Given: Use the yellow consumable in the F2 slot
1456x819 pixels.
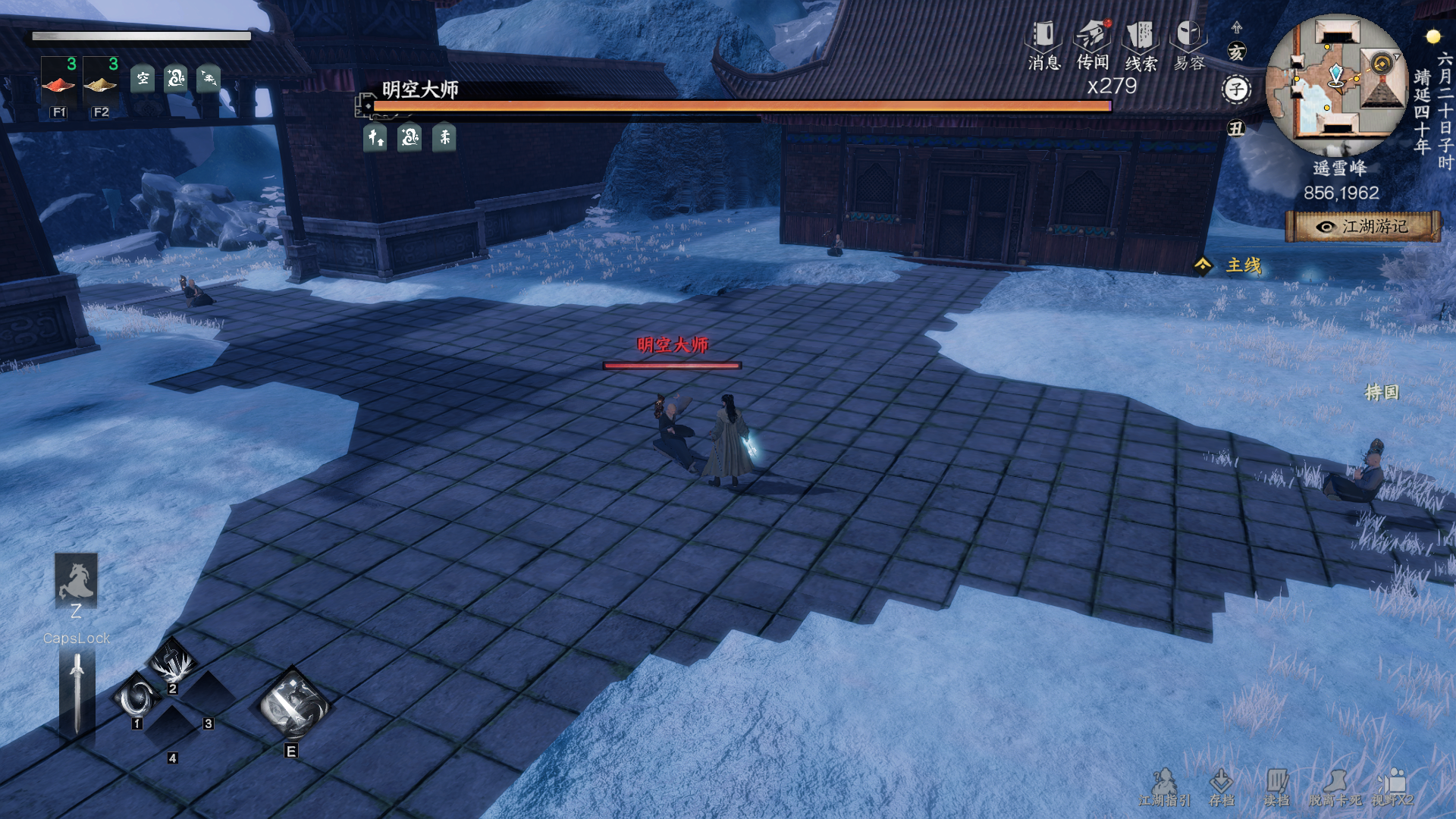Looking at the screenshot, I should [101, 82].
